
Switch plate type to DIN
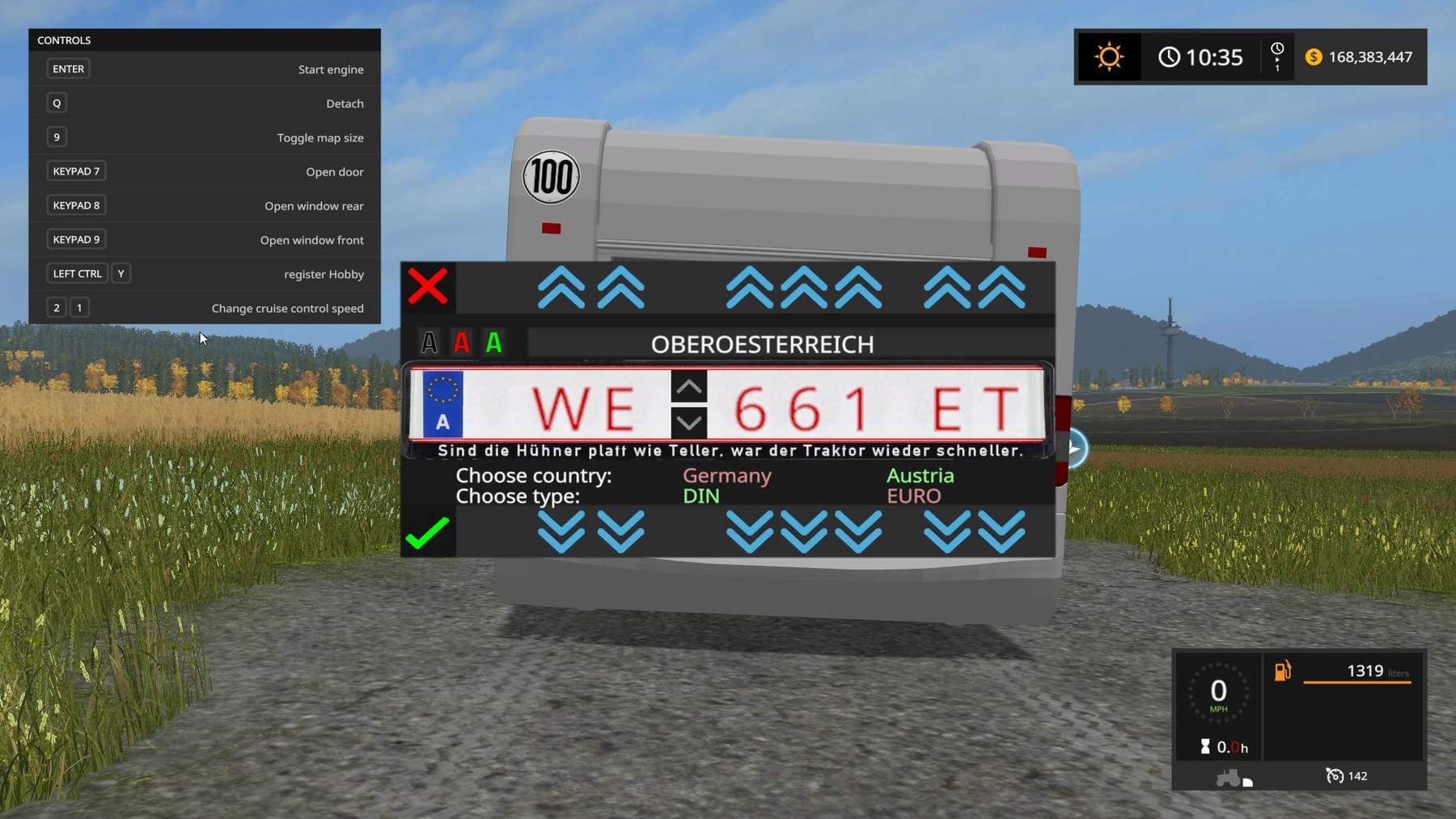click(700, 496)
